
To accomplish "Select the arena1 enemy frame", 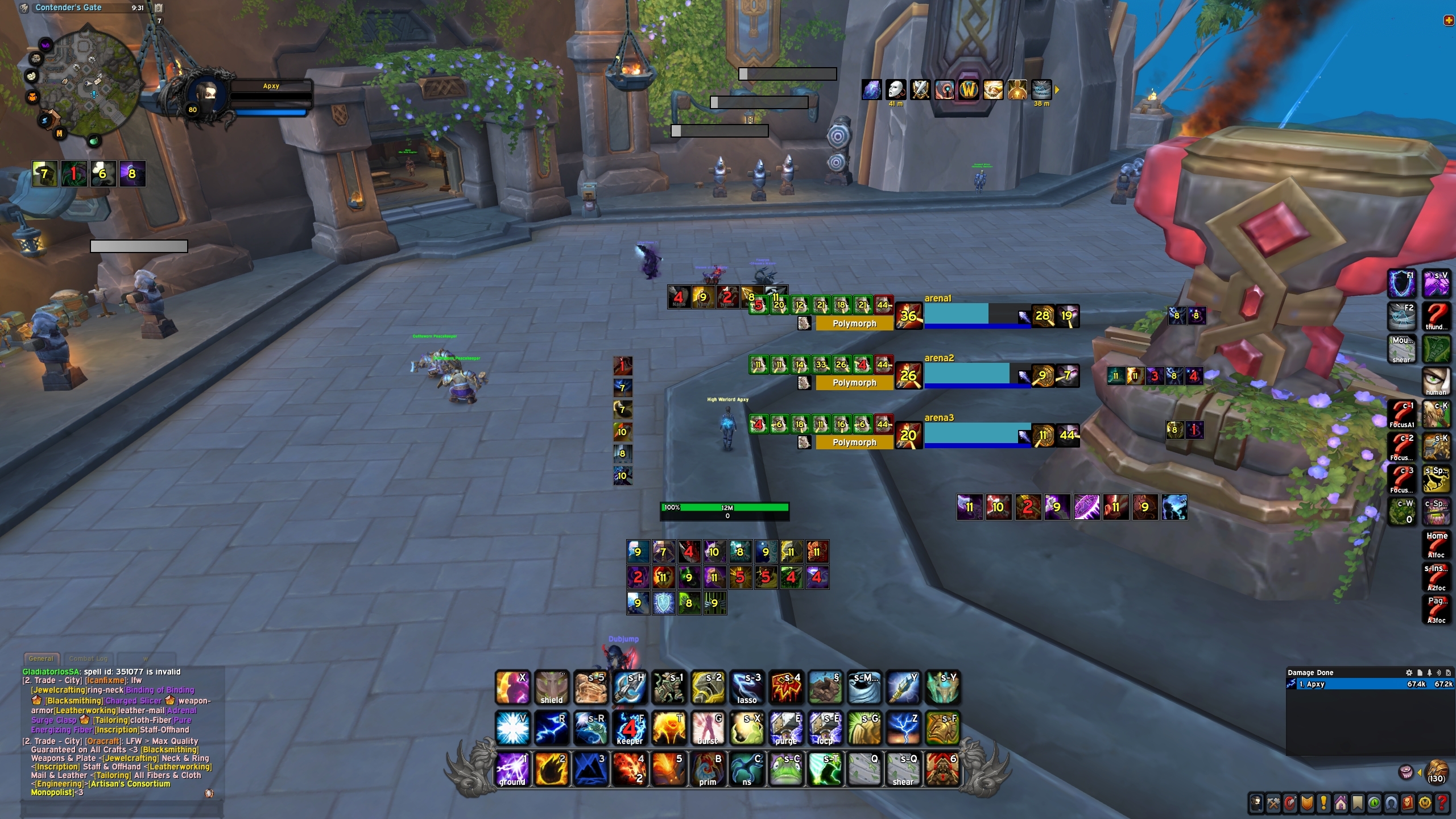I will (977, 316).
